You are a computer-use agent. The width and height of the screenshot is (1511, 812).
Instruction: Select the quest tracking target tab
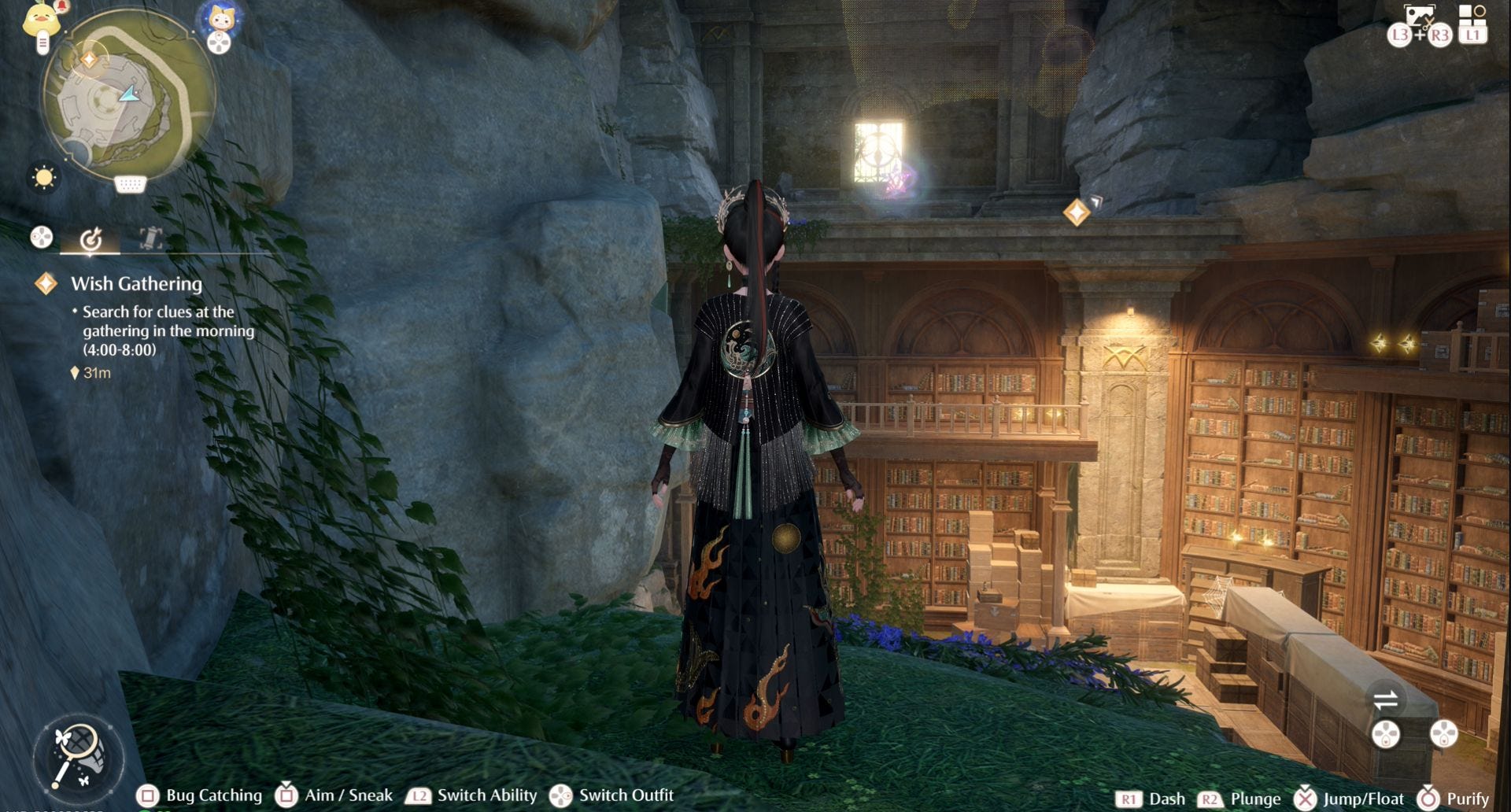[x=91, y=238]
